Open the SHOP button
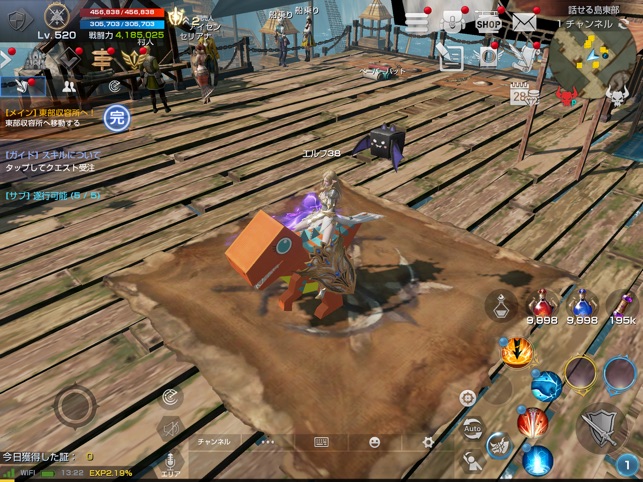This screenshot has width=643, height=482. [488, 22]
